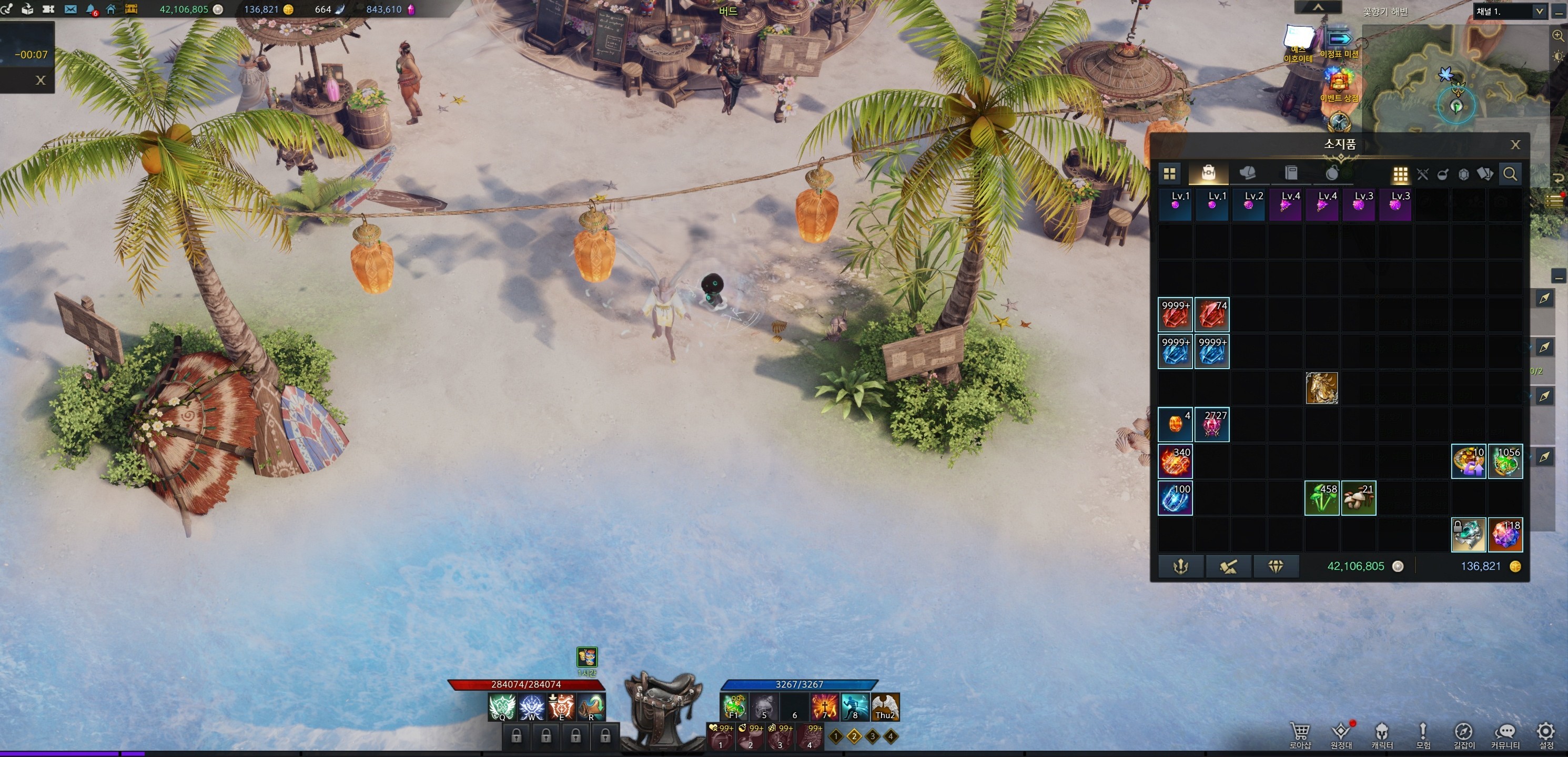This screenshot has width=1568, height=757.
Task: Open the inventory search magnifier
Action: click(x=1510, y=175)
